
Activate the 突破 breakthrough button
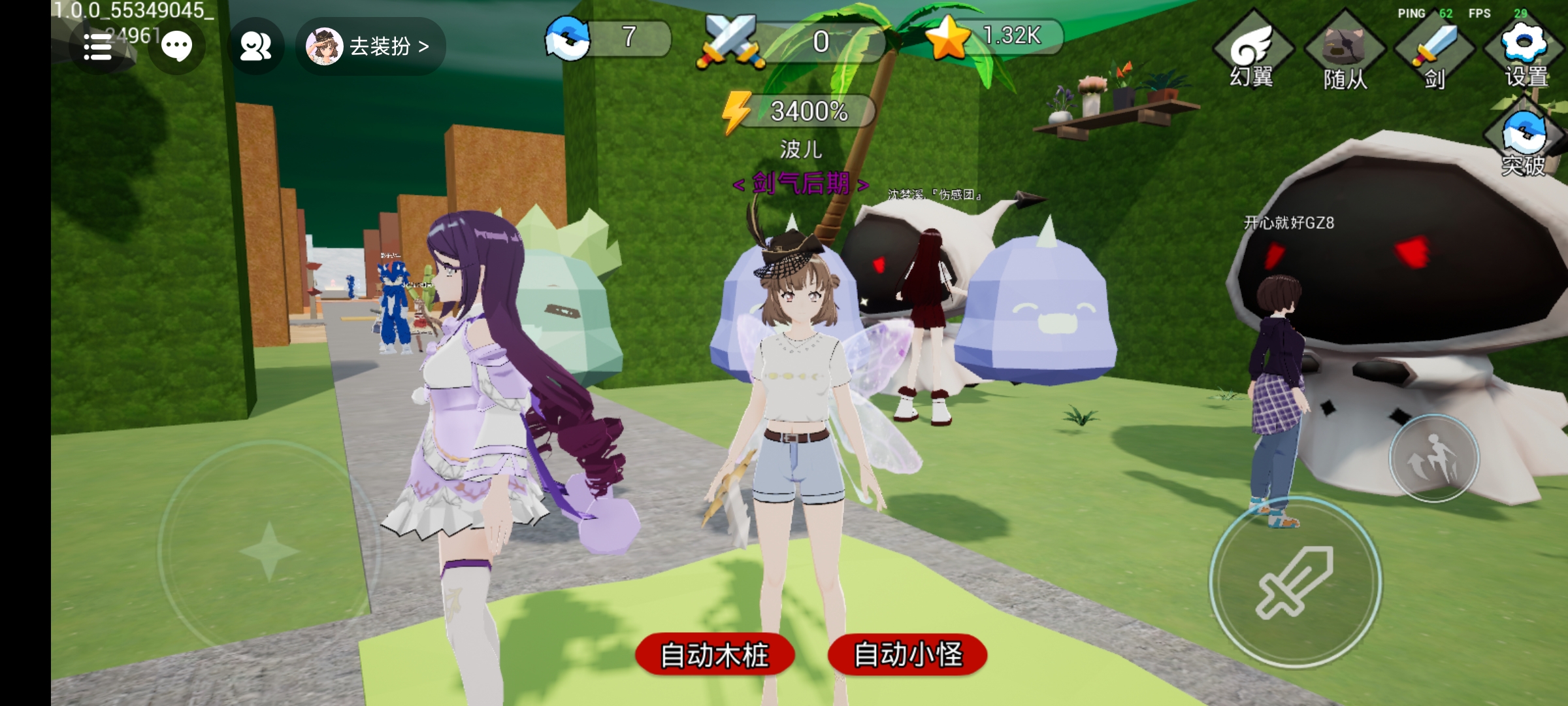(x=1524, y=141)
